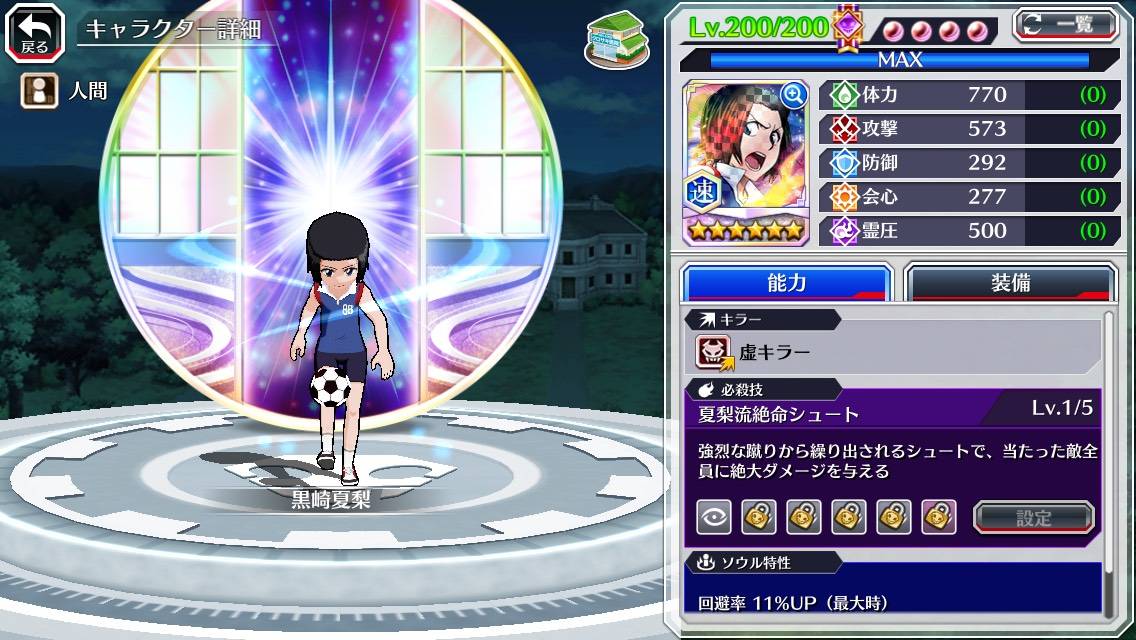
Task: Switch to the 能力 tab
Action: [786, 283]
